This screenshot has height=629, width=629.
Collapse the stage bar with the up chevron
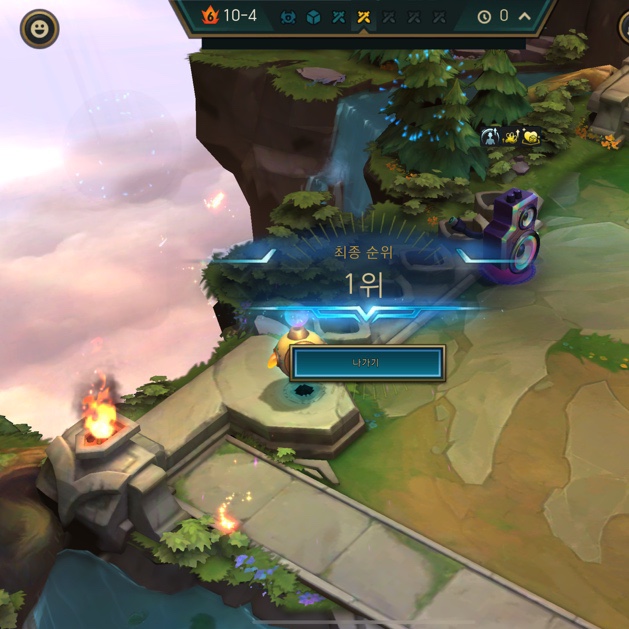point(525,16)
